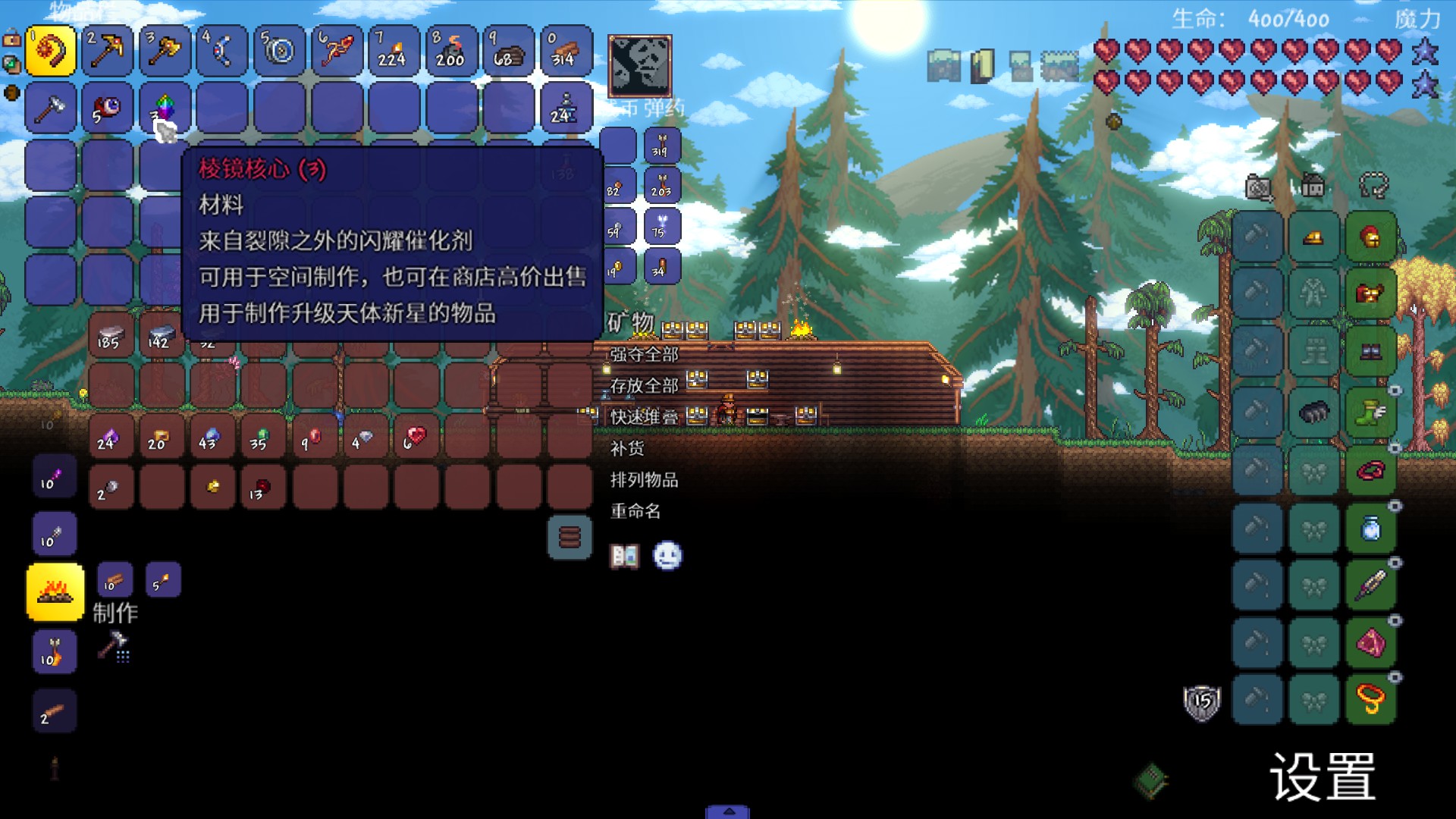Open the emote smiley face menu
Screen dimensions: 1456x819
pos(667,557)
